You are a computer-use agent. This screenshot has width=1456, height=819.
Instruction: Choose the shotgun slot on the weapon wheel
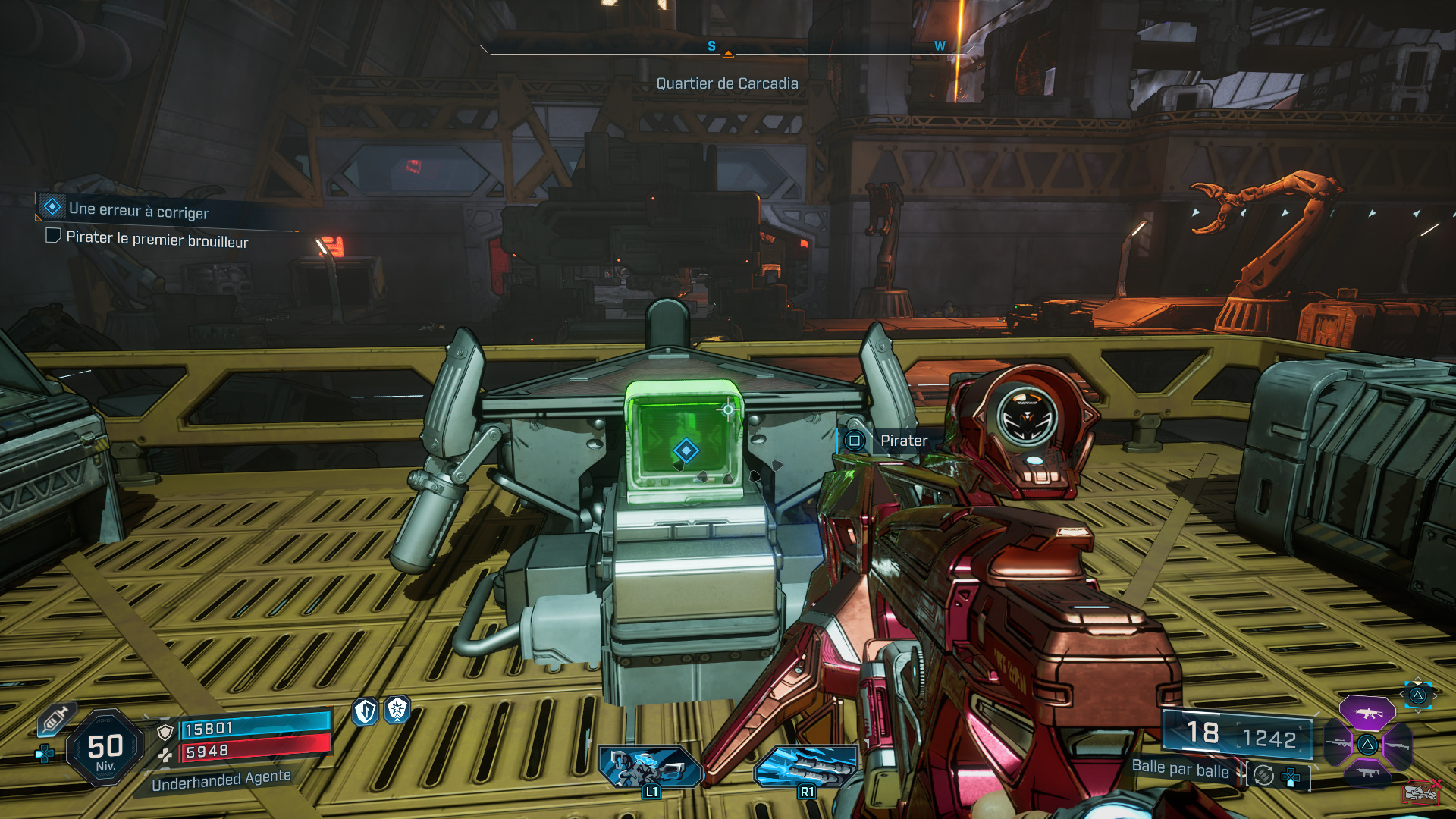(x=1398, y=746)
